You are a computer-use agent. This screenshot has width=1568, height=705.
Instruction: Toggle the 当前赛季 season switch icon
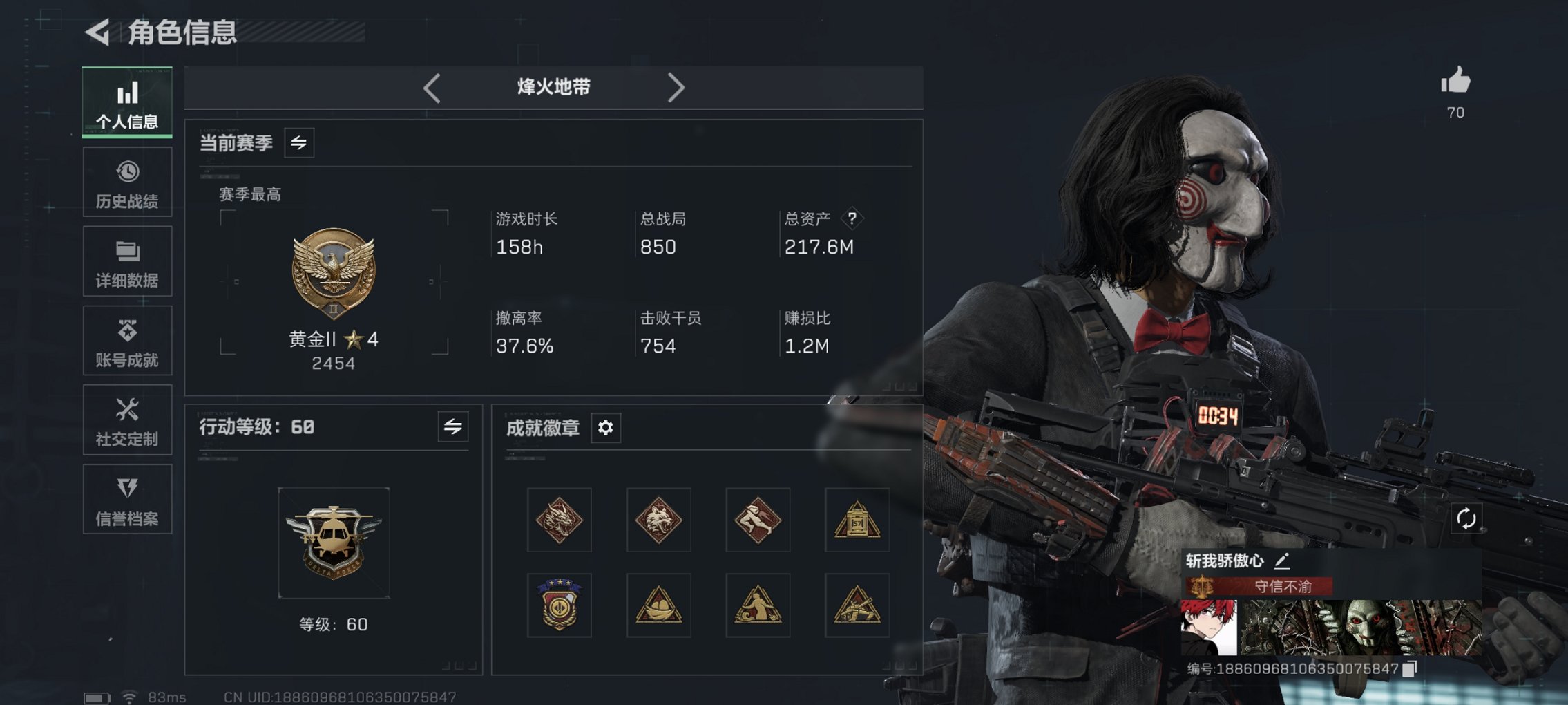[300, 142]
